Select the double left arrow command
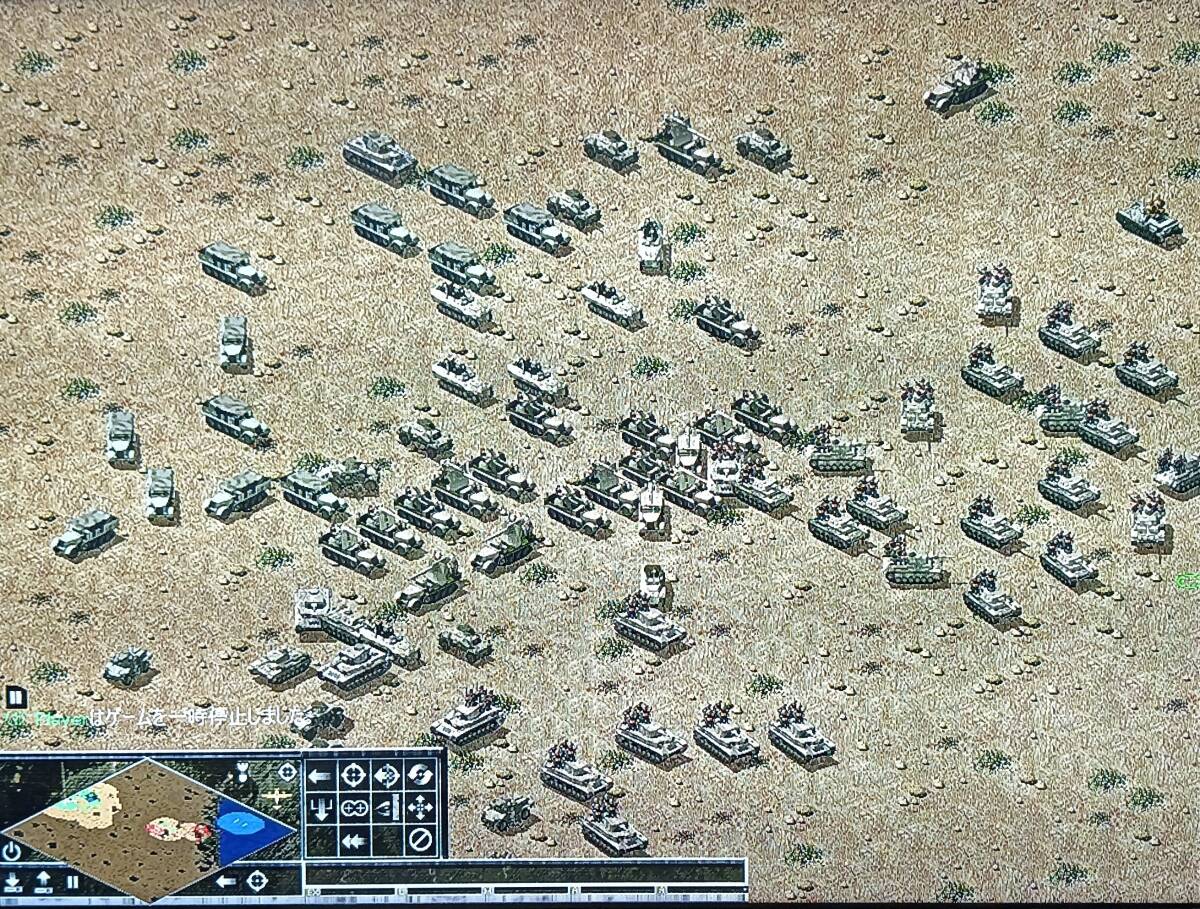 coord(353,840)
